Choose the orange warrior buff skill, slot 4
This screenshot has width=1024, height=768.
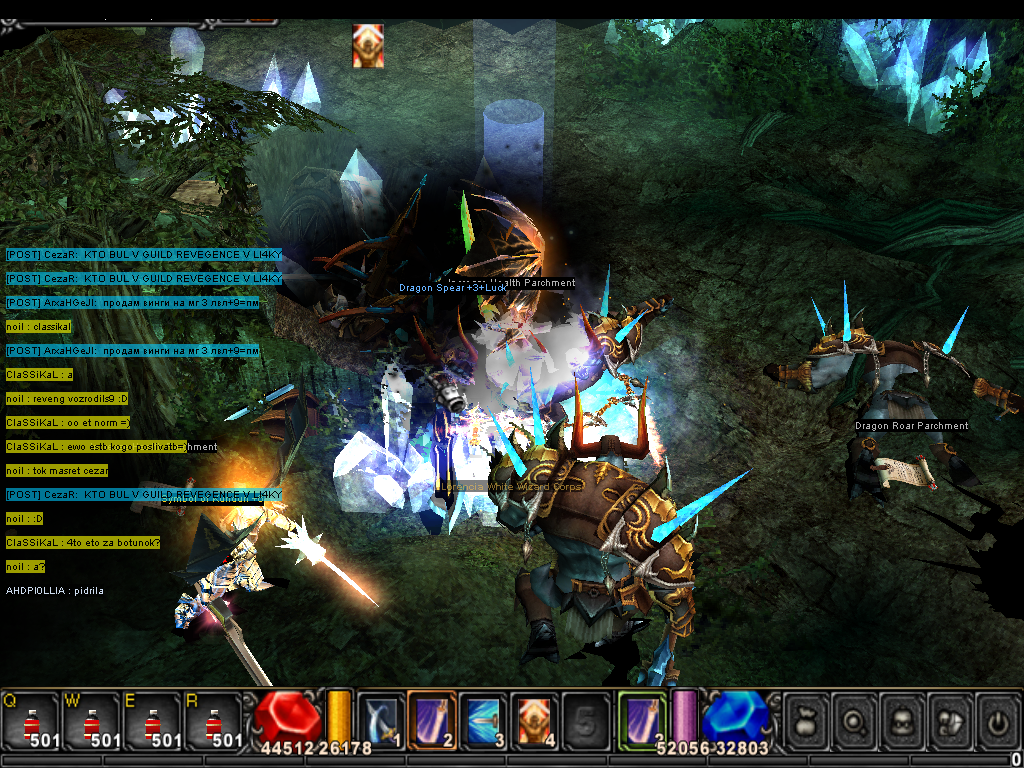(x=534, y=720)
